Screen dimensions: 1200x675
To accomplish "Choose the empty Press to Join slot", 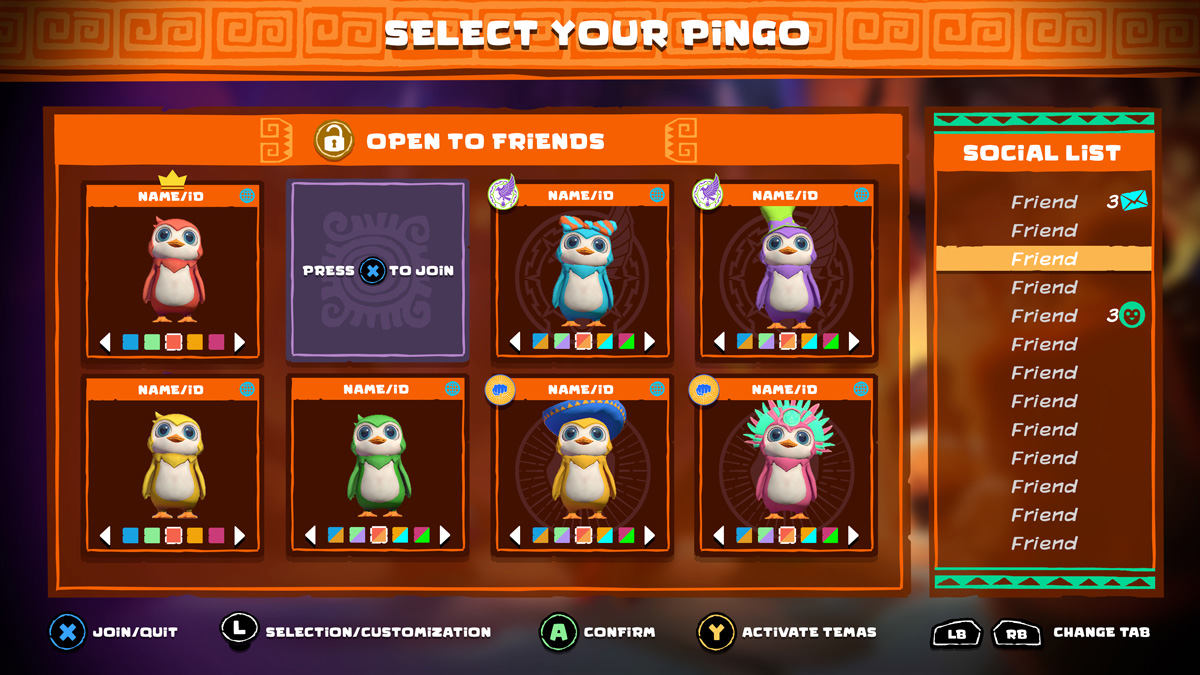I will coord(377,270).
